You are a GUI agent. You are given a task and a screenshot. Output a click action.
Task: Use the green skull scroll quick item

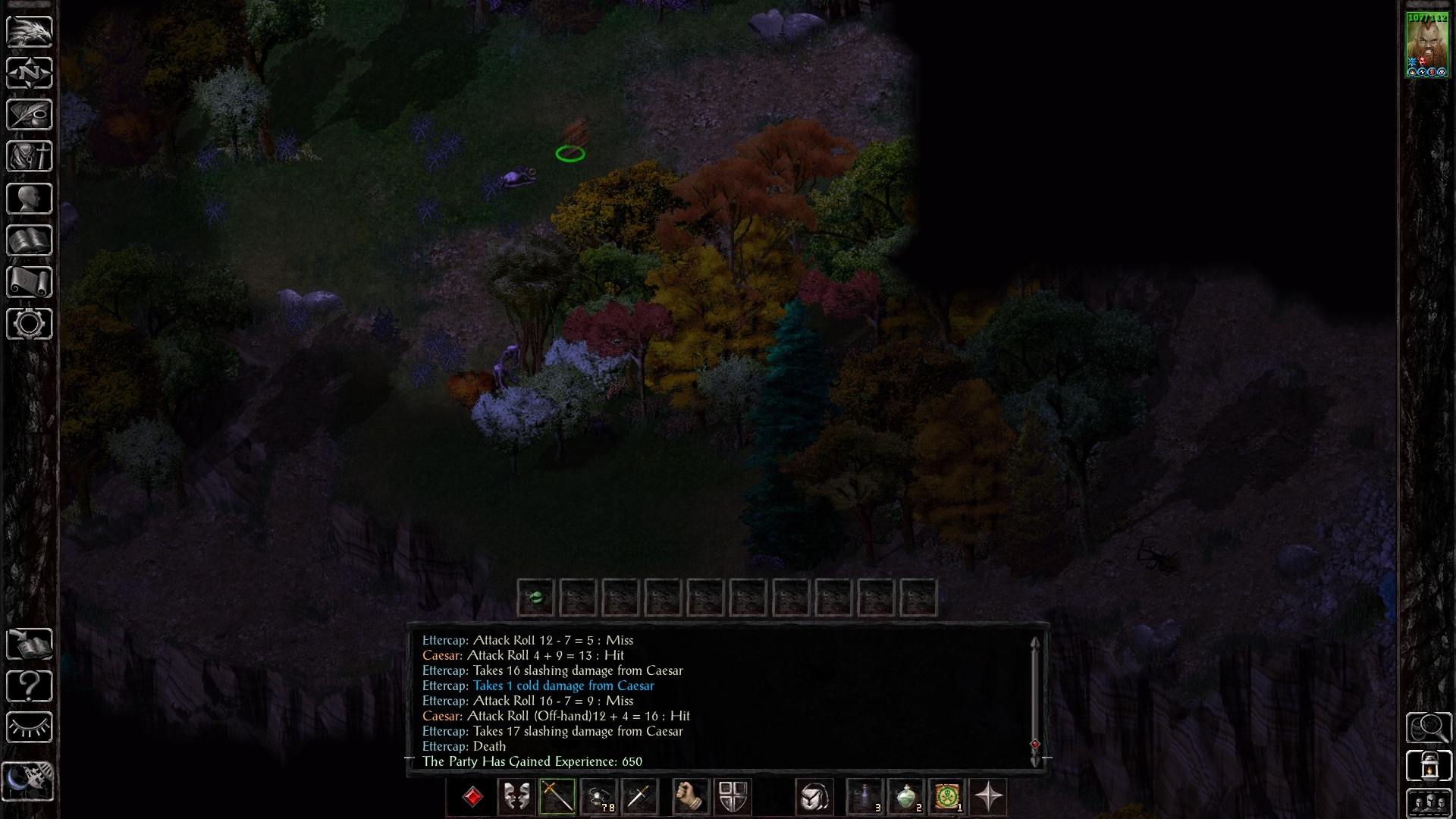tap(947, 797)
